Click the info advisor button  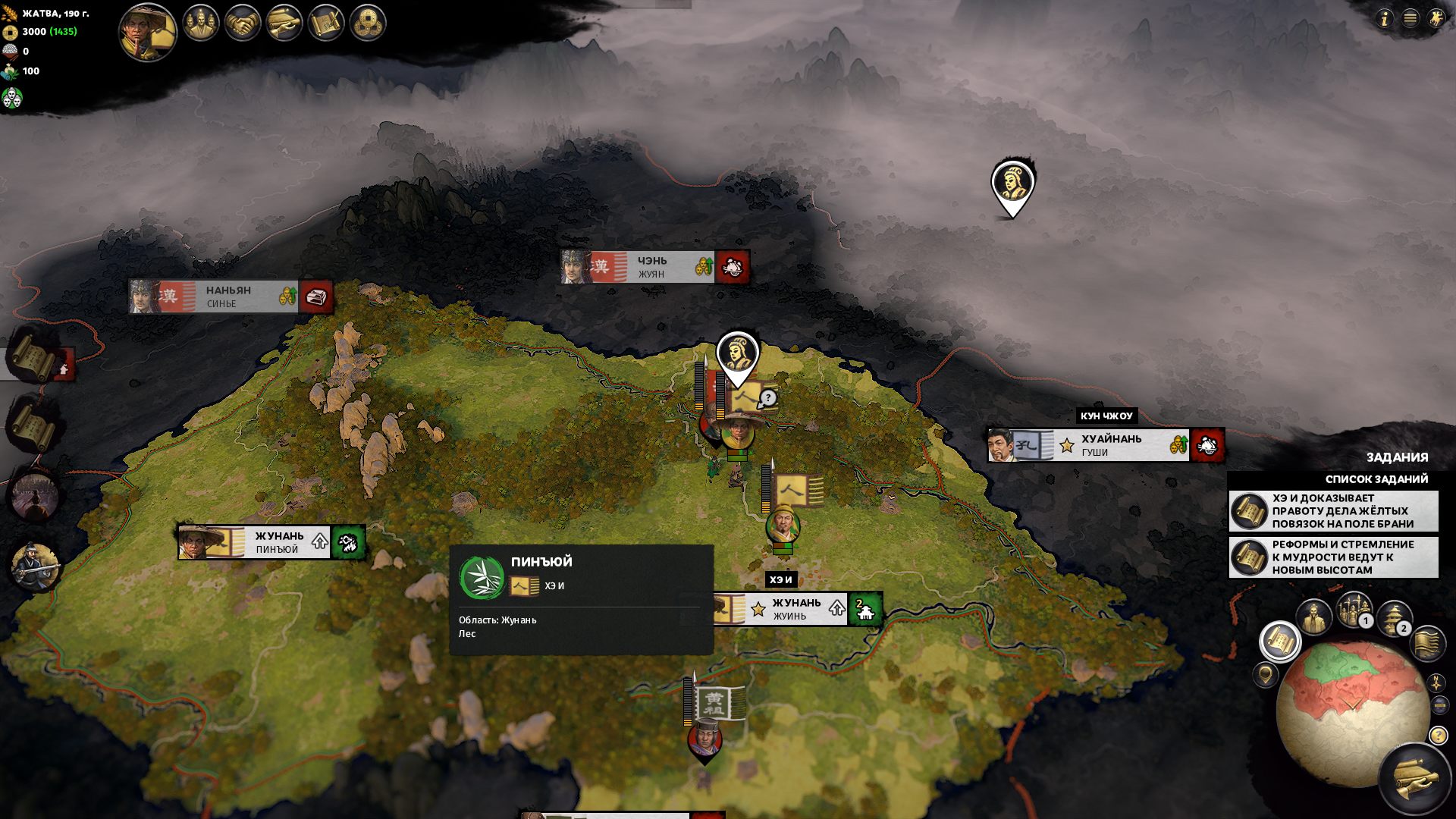coord(1384,19)
